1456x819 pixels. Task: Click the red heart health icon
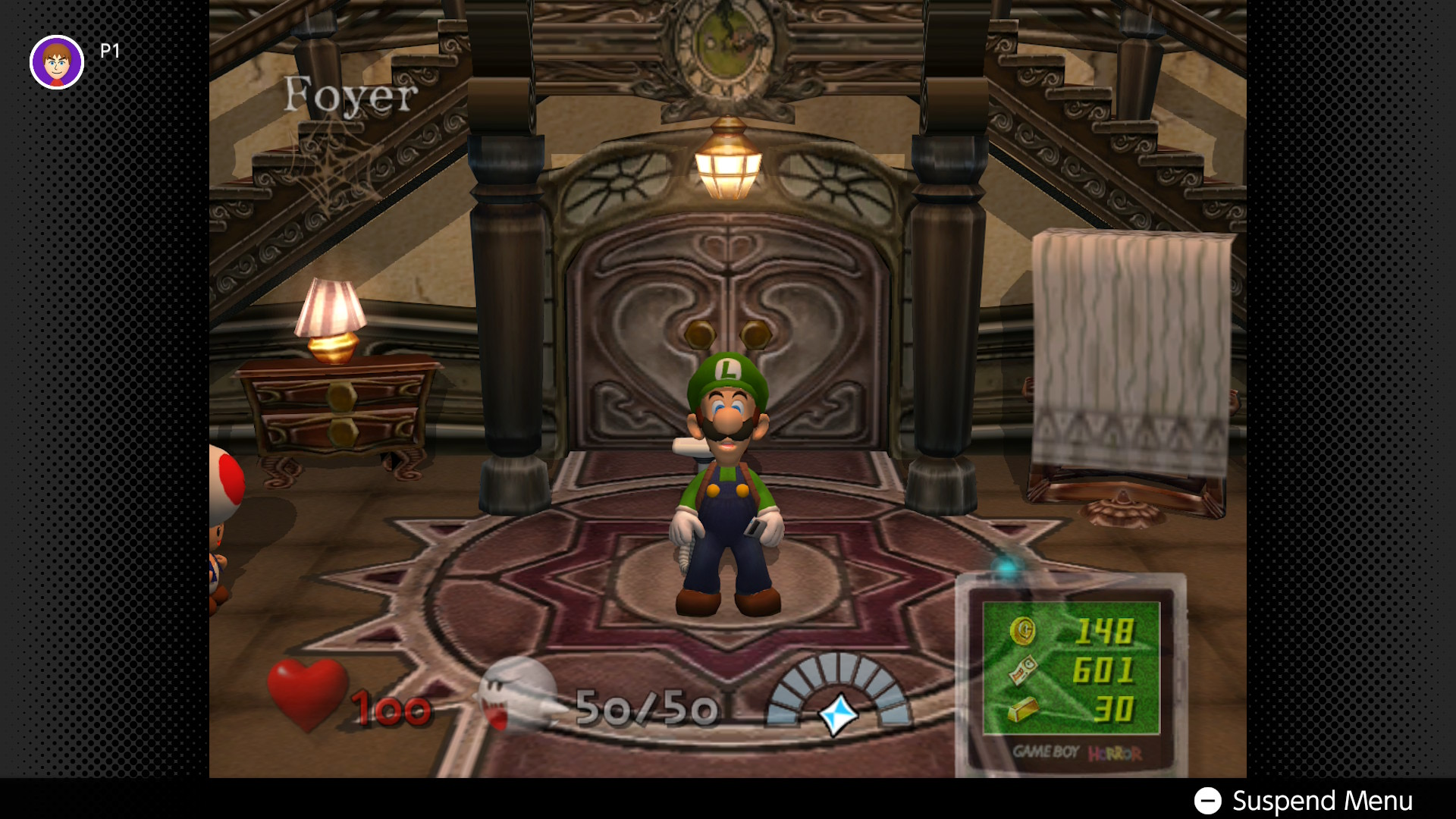tap(307, 692)
